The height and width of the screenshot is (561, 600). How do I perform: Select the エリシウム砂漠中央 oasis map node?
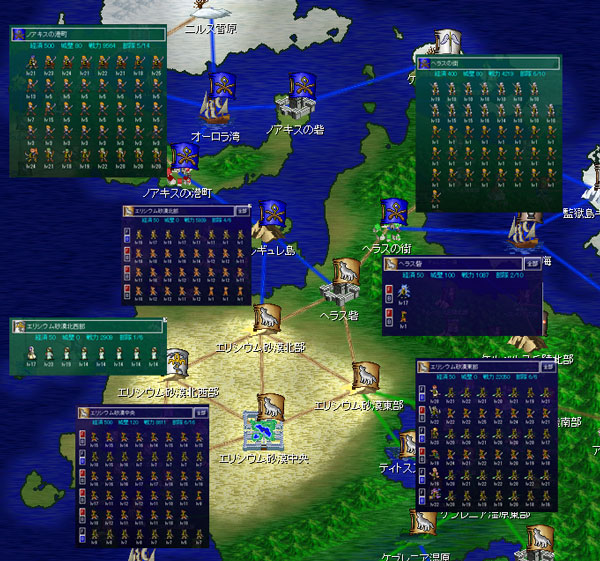(266, 428)
